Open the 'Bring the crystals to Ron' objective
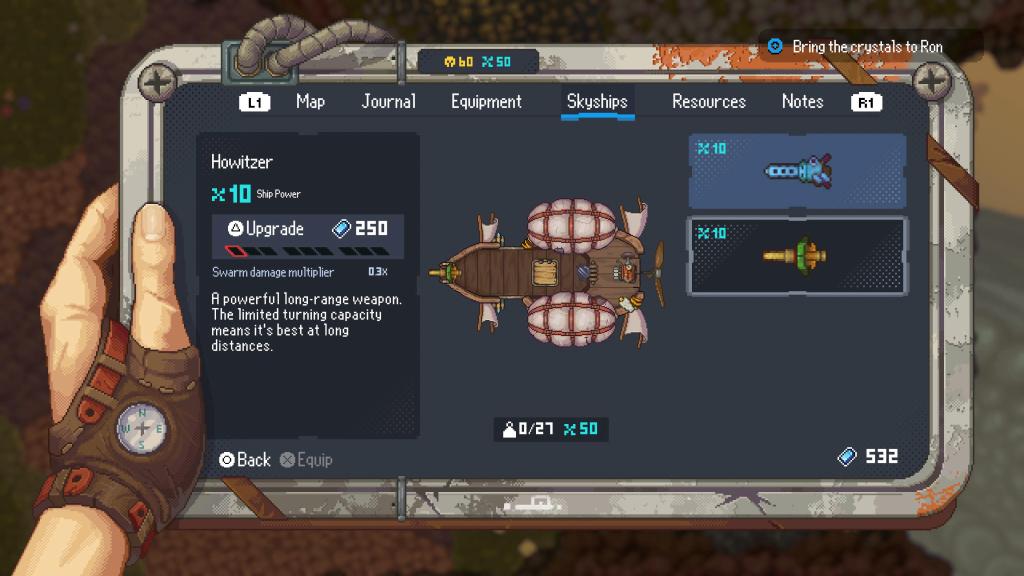 pos(866,47)
